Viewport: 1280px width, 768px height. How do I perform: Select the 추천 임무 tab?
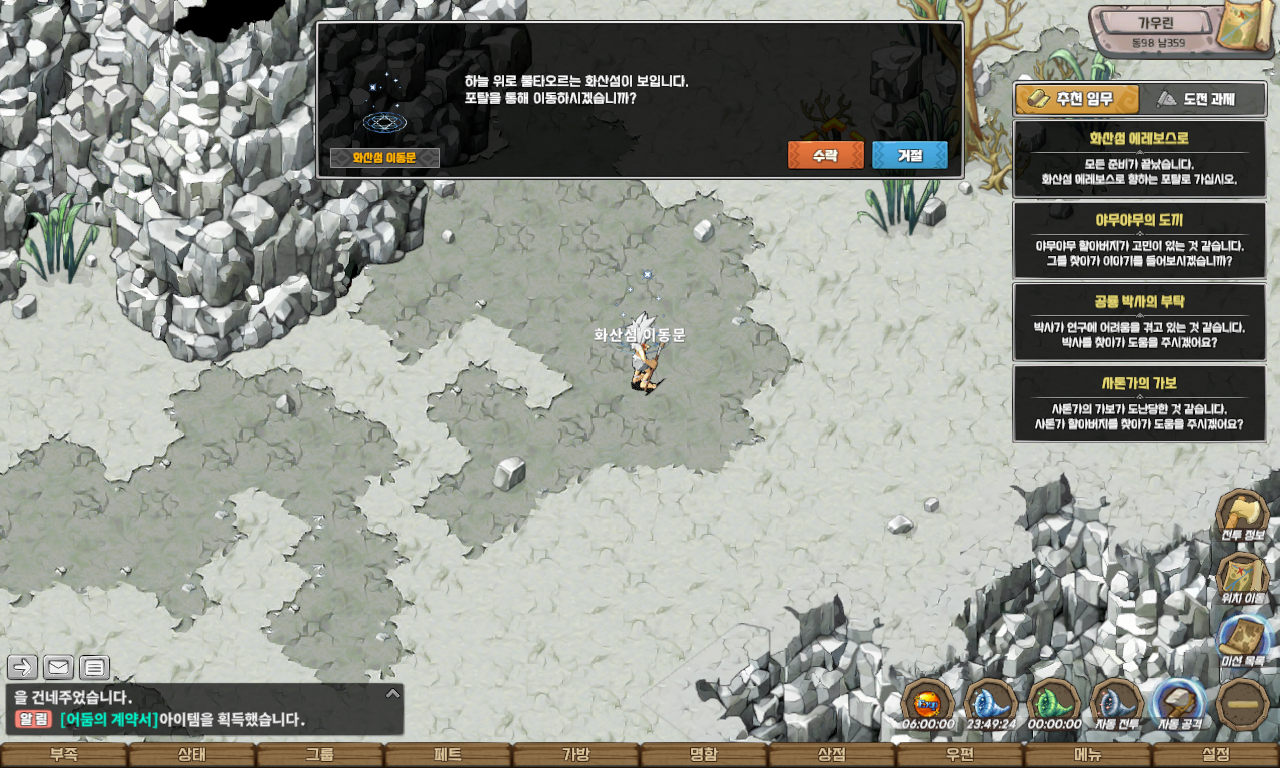pyautogui.click(x=1077, y=99)
